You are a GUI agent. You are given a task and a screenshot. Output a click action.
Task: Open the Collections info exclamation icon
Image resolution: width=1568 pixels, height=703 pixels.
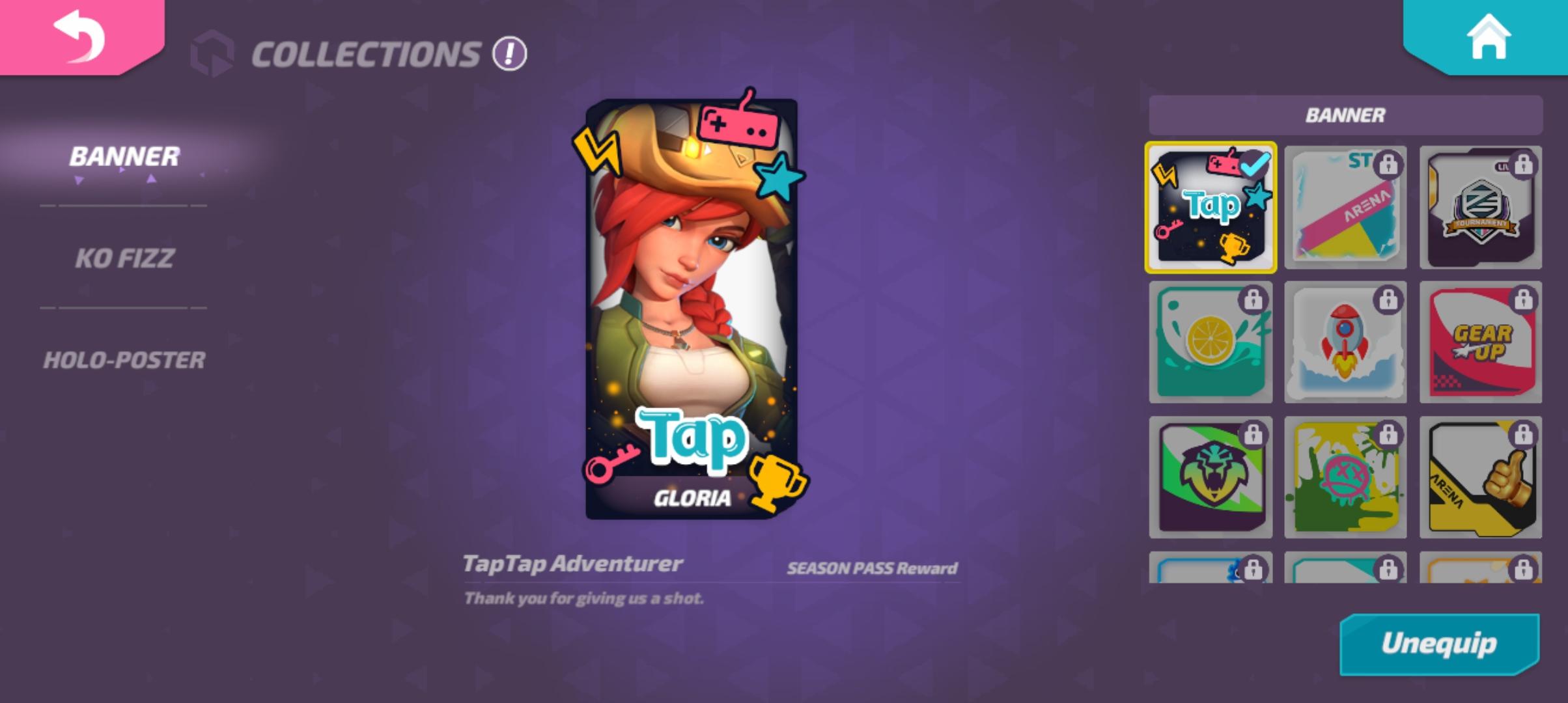point(509,55)
